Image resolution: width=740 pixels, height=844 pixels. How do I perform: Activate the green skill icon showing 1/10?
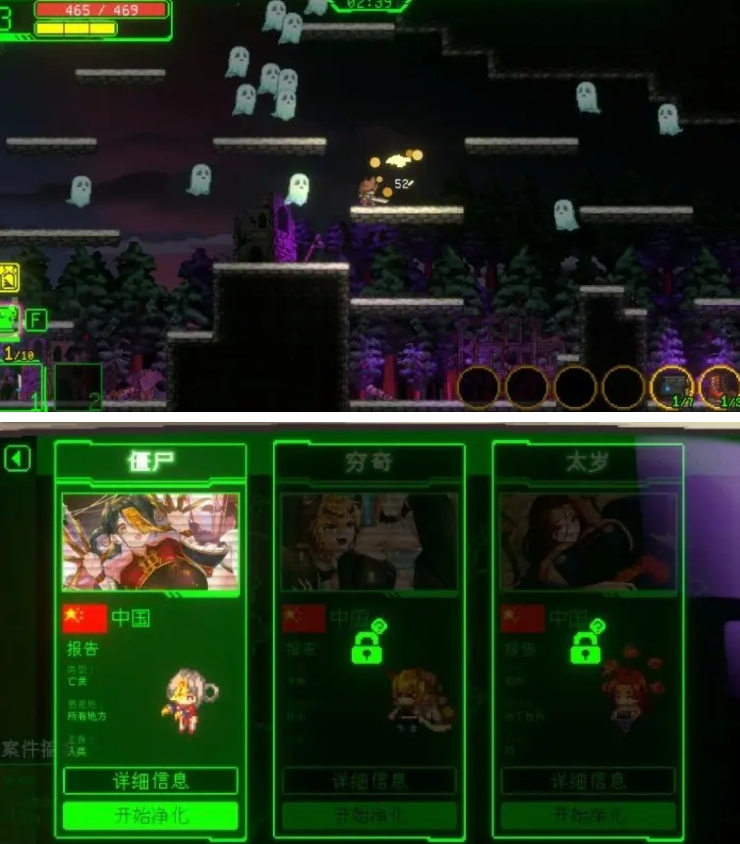click(x=10, y=322)
